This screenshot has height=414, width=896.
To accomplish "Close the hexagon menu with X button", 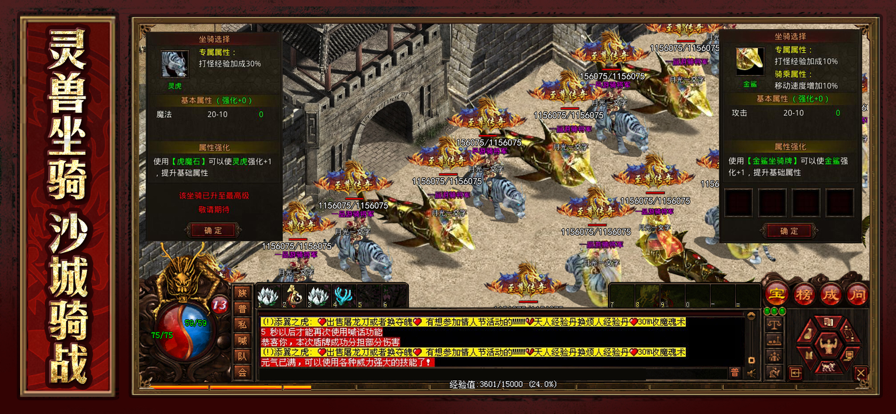I will (x=863, y=373).
